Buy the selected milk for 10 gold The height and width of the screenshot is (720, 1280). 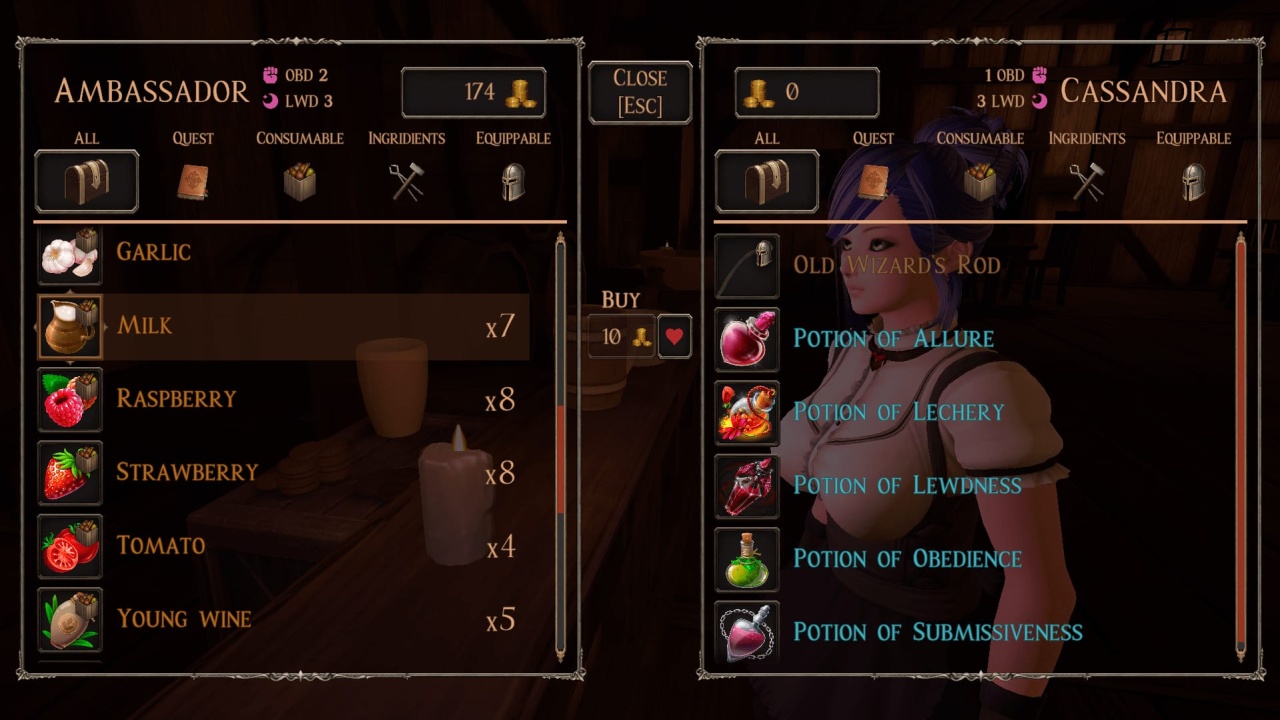tap(621, 337)
